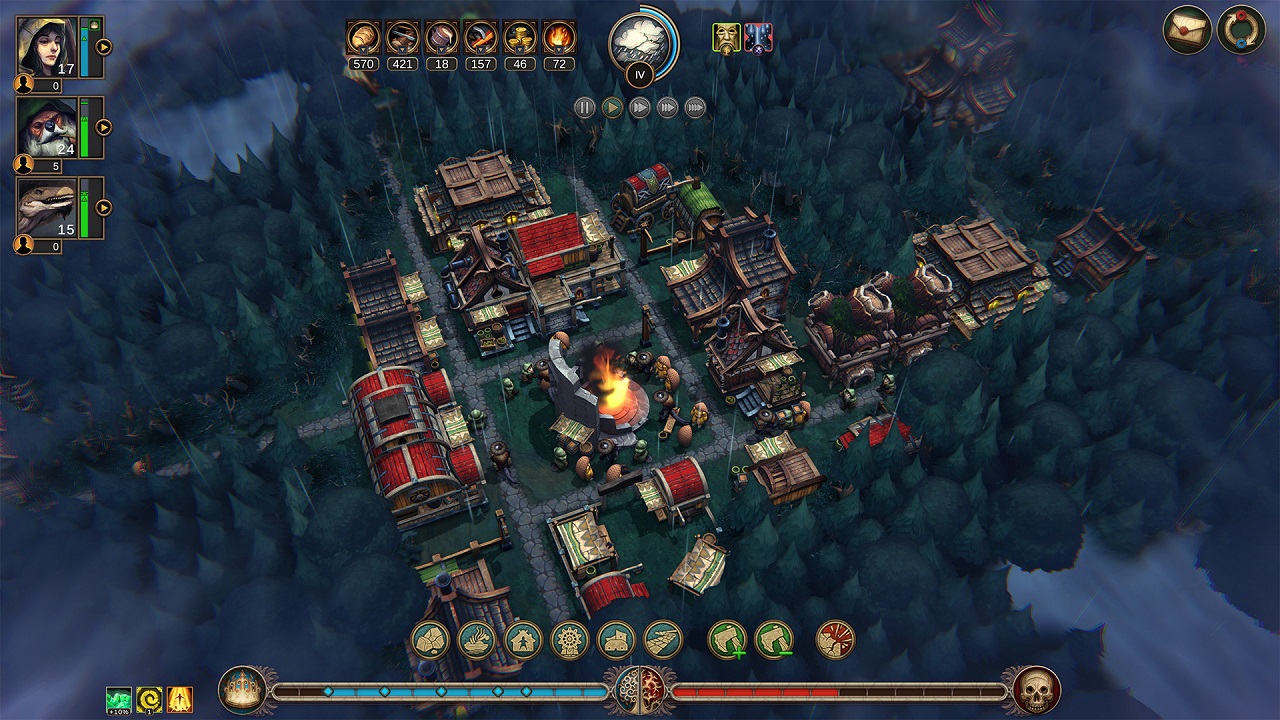Set game speed to quadruple fast-forward
This screenshot has width=1280, height=720.
coord(695,107)
